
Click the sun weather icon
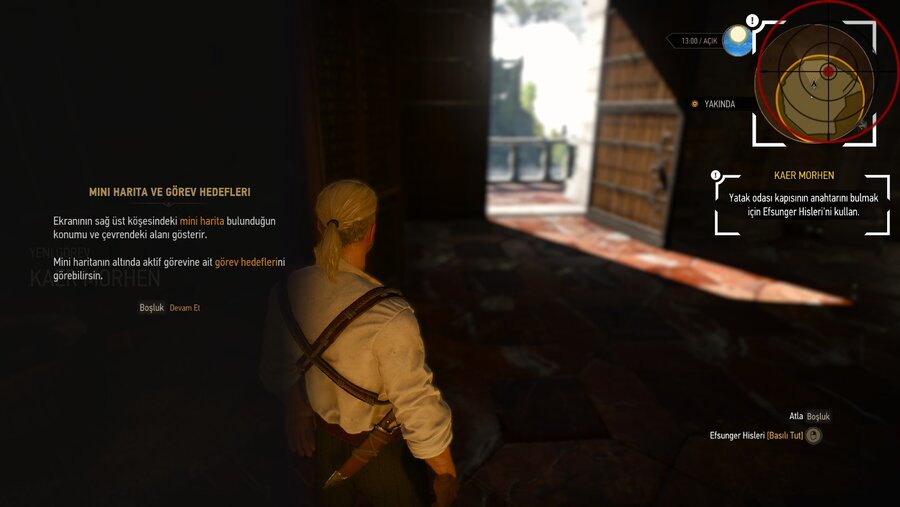point(737,40)
